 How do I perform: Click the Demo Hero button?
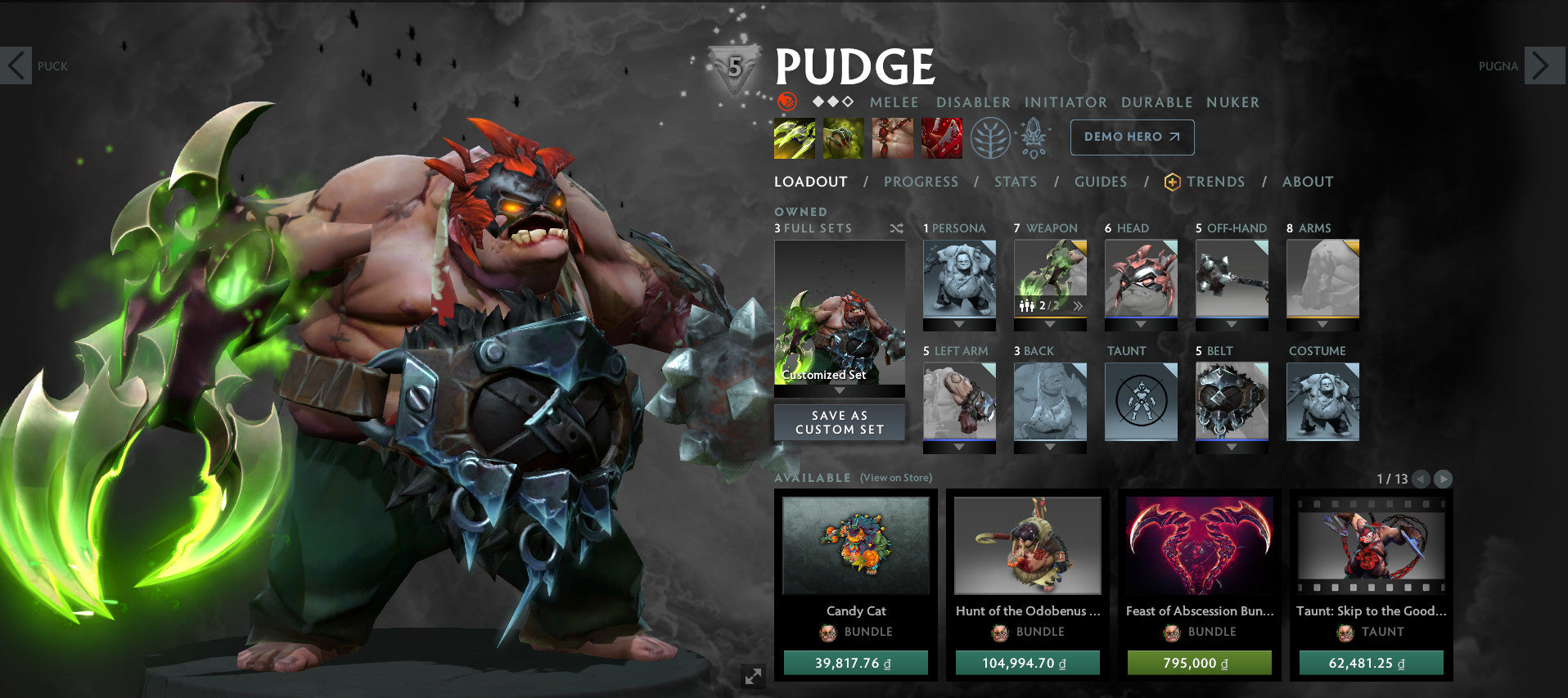1131,137
